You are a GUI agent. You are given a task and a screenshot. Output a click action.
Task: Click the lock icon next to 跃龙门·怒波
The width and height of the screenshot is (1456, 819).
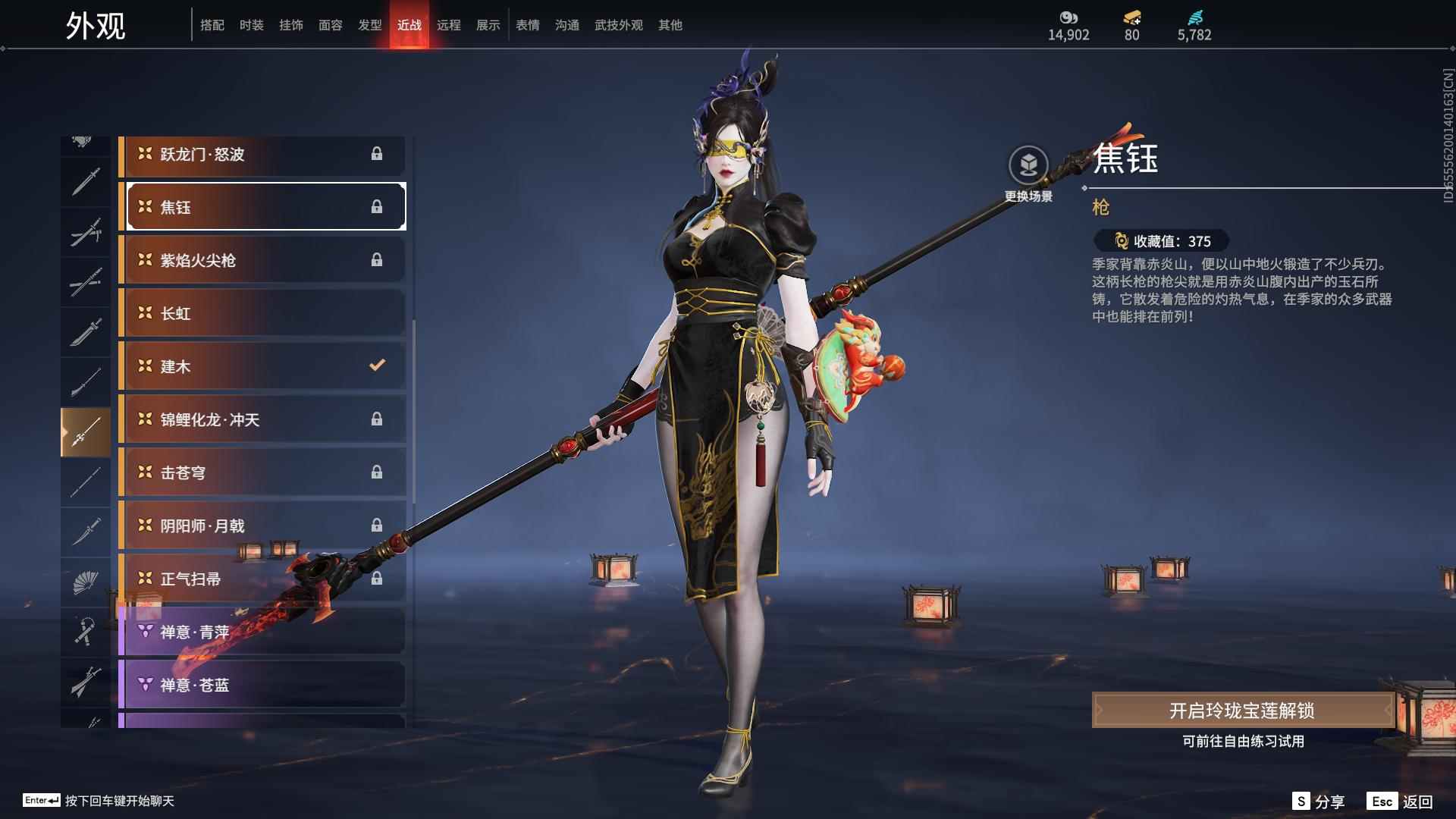tap(377, 154)
